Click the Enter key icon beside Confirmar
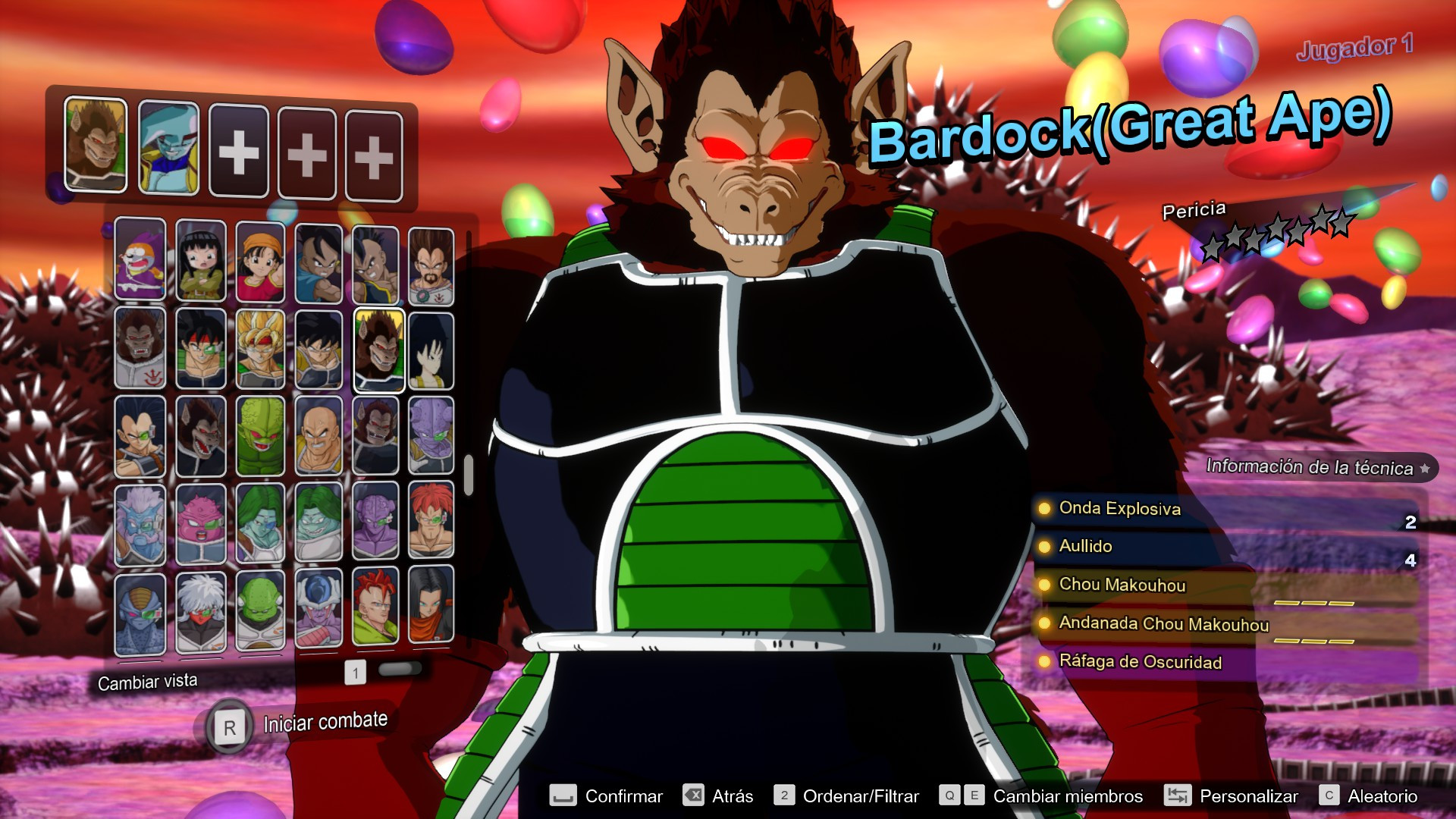This screenshot has height=819, width=1456. click(x=564, y=796)
